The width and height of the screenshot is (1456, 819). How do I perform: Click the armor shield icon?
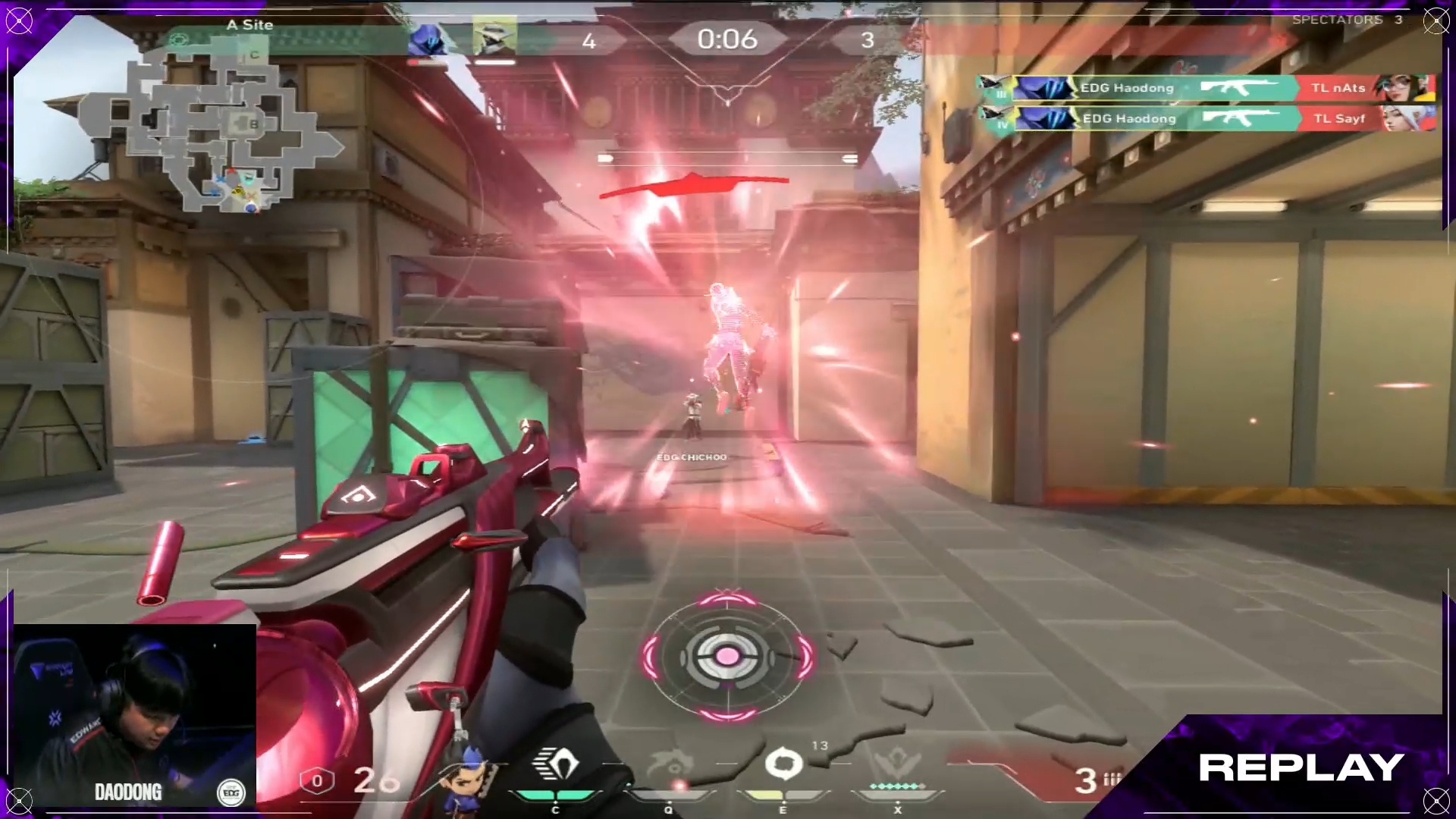(317, 781)
